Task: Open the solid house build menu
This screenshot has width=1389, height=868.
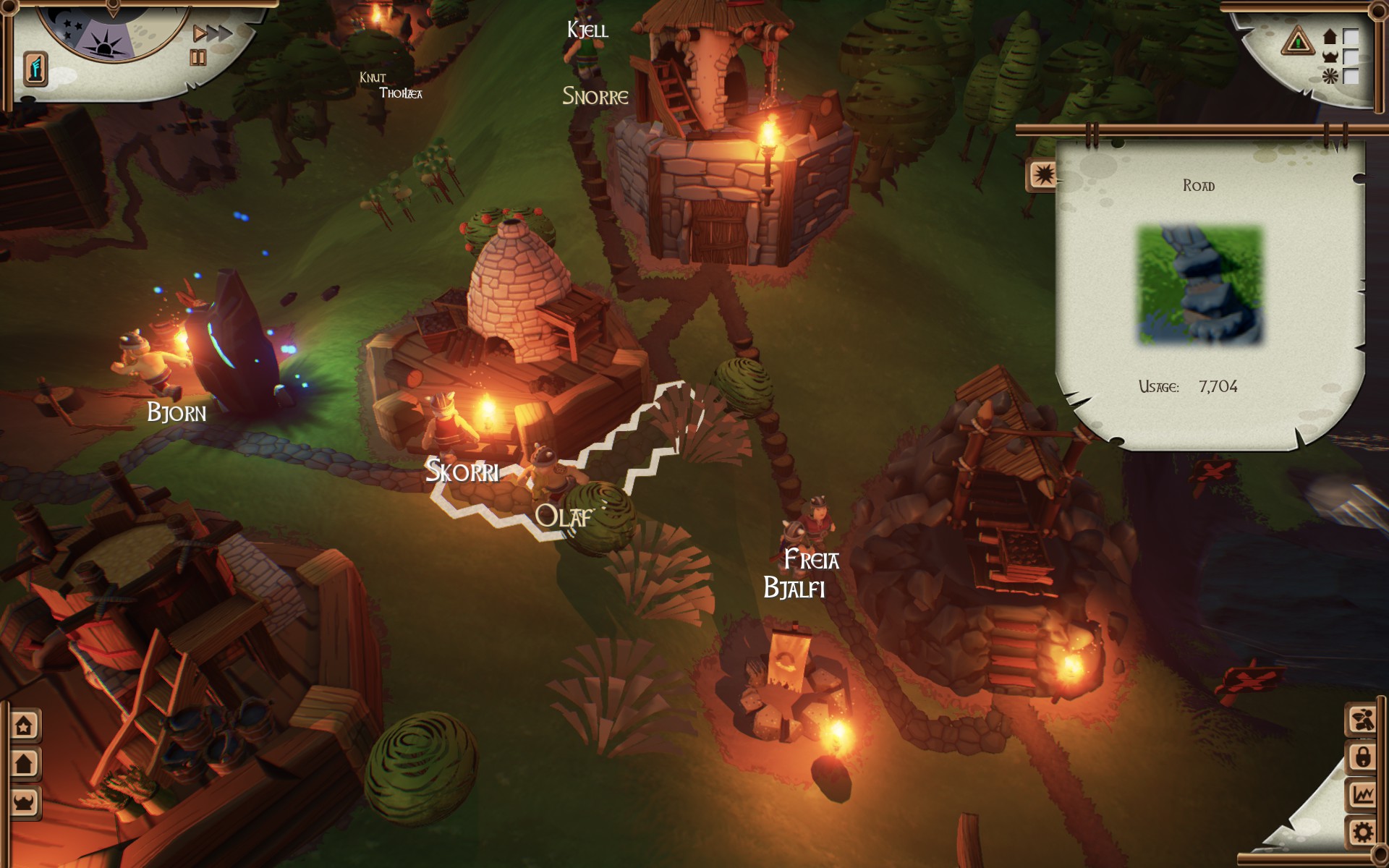Action: tap(25, 763)
